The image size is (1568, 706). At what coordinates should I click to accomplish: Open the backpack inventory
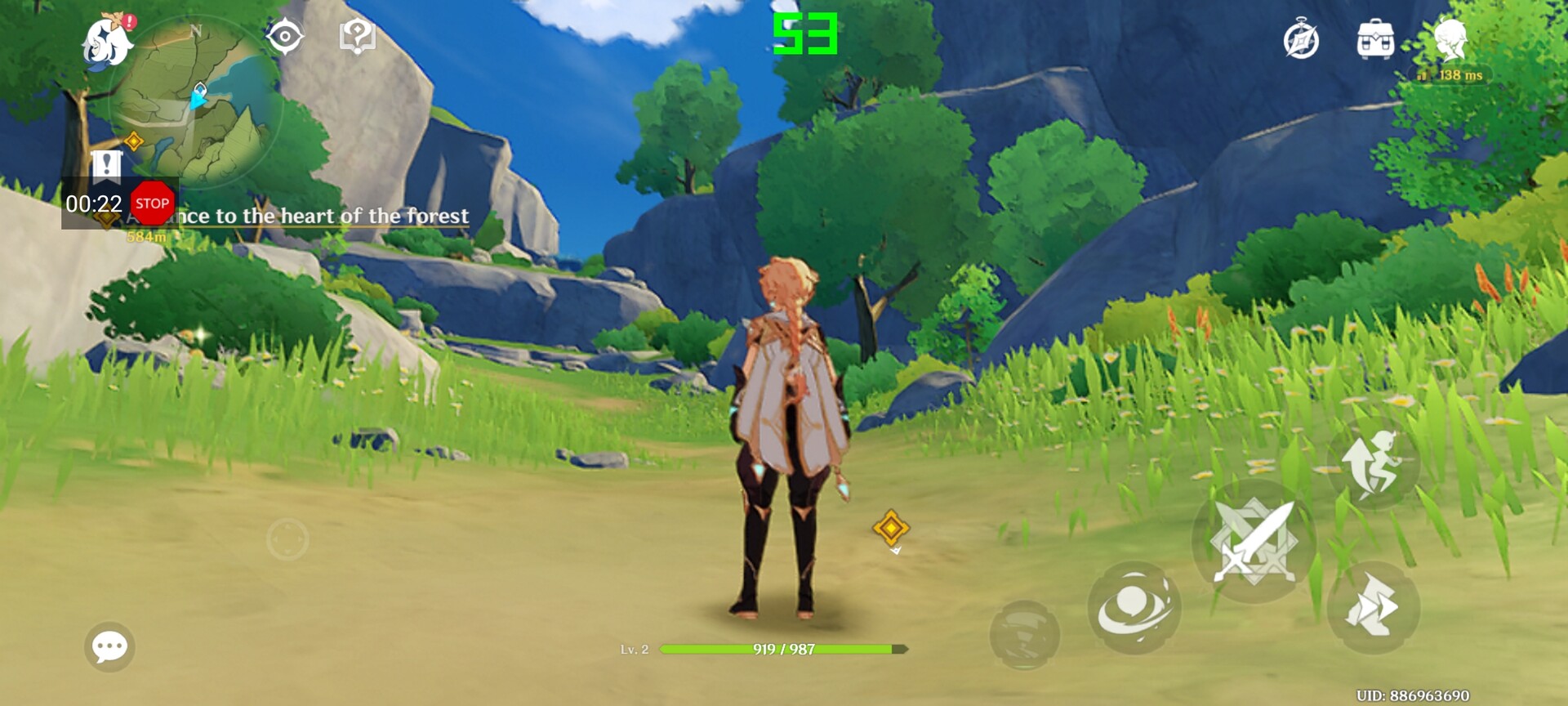[1375, 40]
